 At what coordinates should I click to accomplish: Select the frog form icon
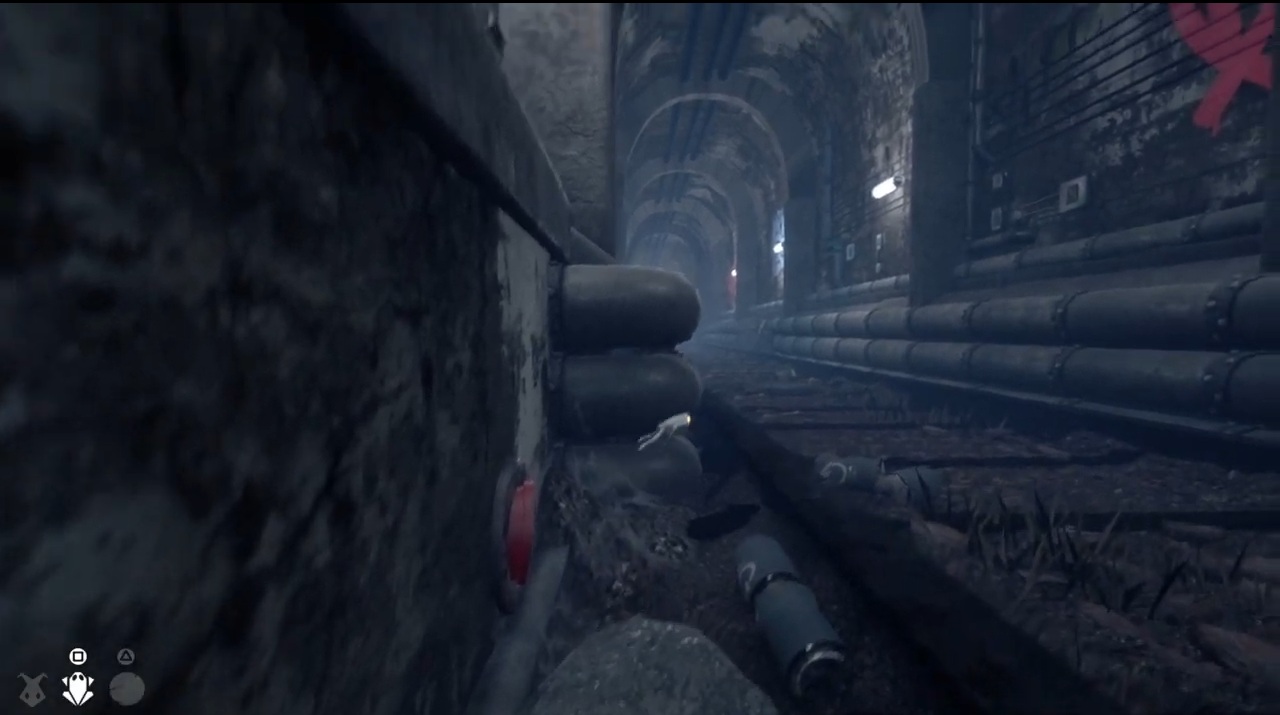coord(78,688)
